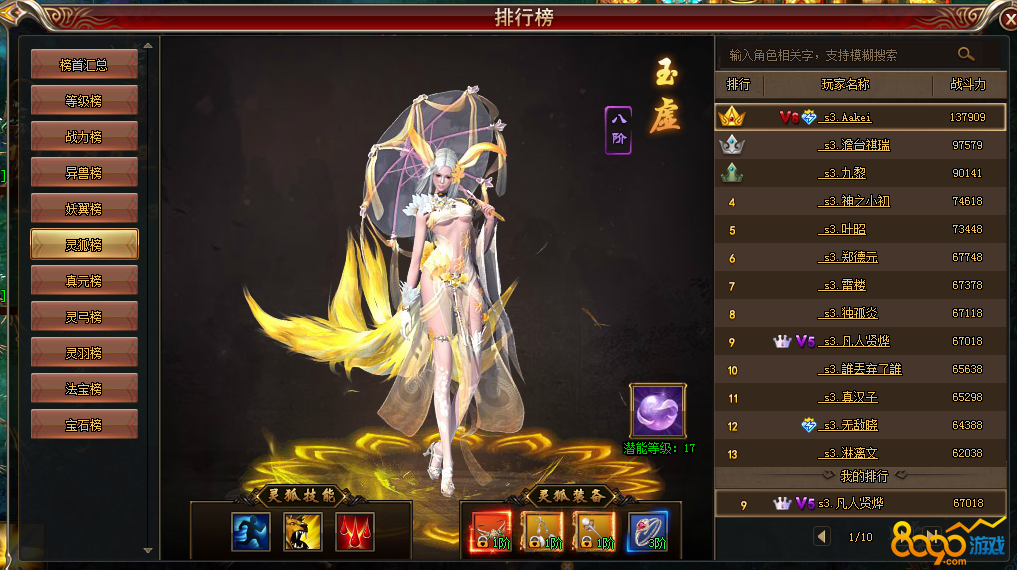Image resolution: width=1017 pixels, height=570 pixels.
Task: Open the 榜首汇总 ranking tab
Action: (x=84, y=65)
